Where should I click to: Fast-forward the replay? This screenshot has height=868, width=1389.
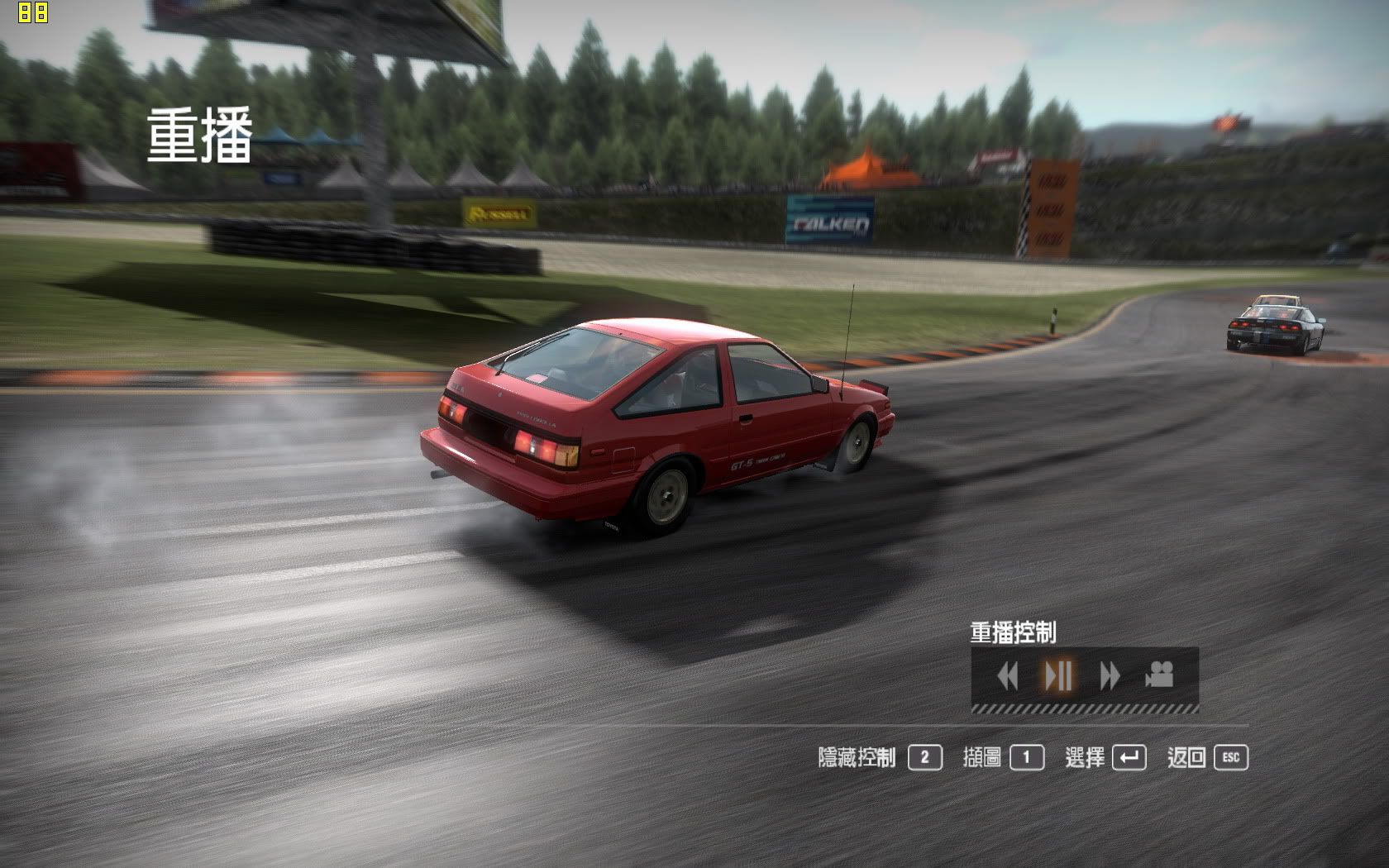[x=1110, y=676]
